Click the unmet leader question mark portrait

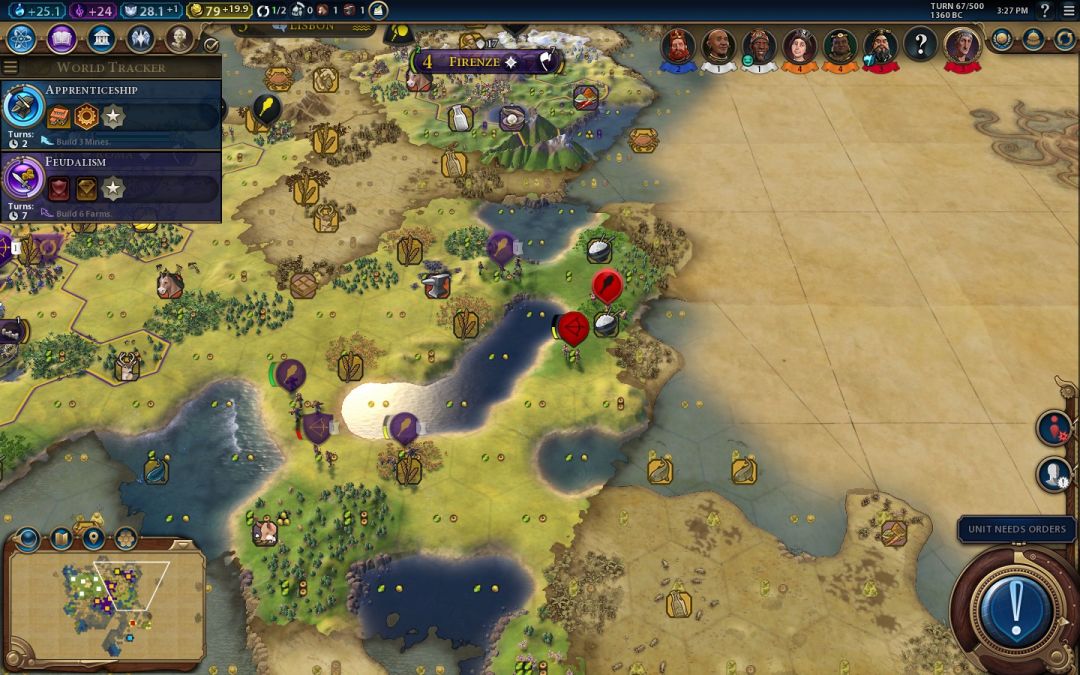[x=920, y=45]
